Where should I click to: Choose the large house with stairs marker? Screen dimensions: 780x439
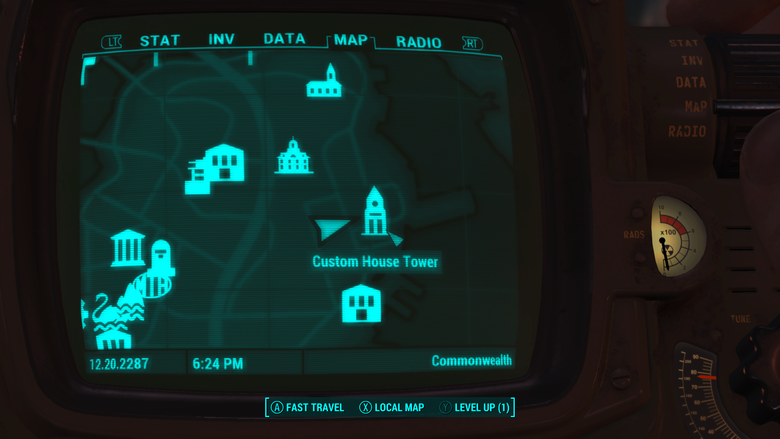point(216,168)
